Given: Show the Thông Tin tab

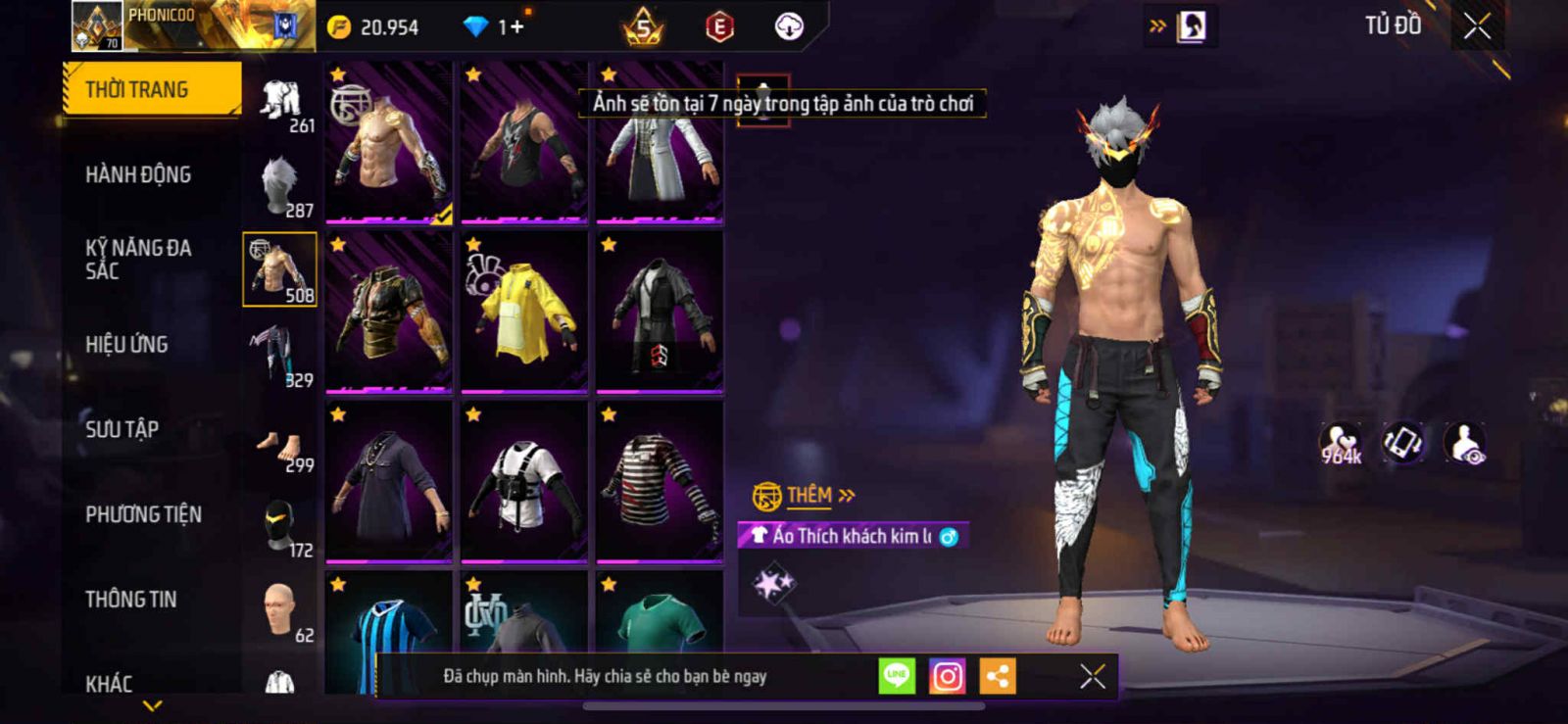Looking at the screenshot, I should tap(131, 599).
